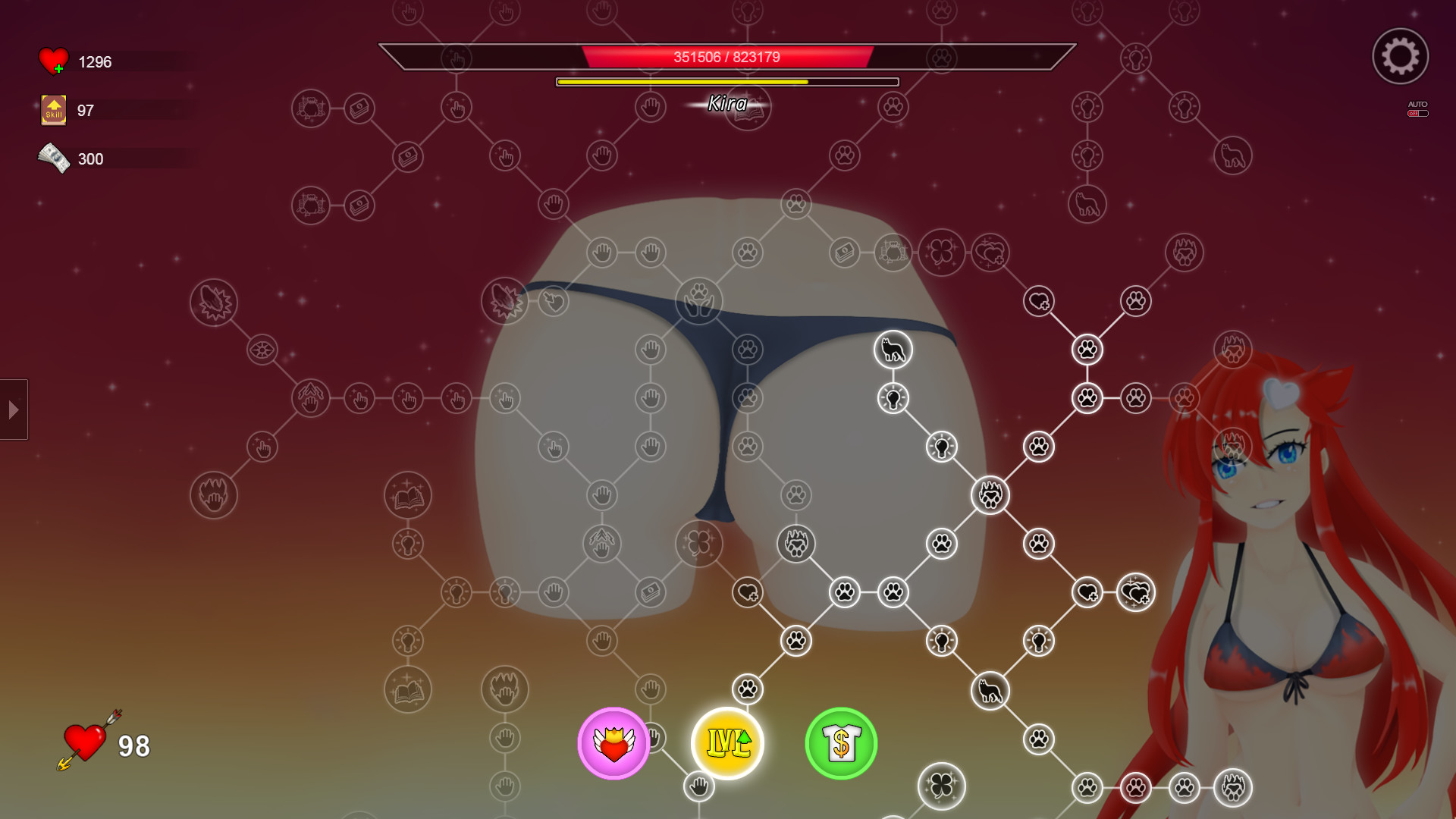Click the winged heart prestige button

(613, 744)
